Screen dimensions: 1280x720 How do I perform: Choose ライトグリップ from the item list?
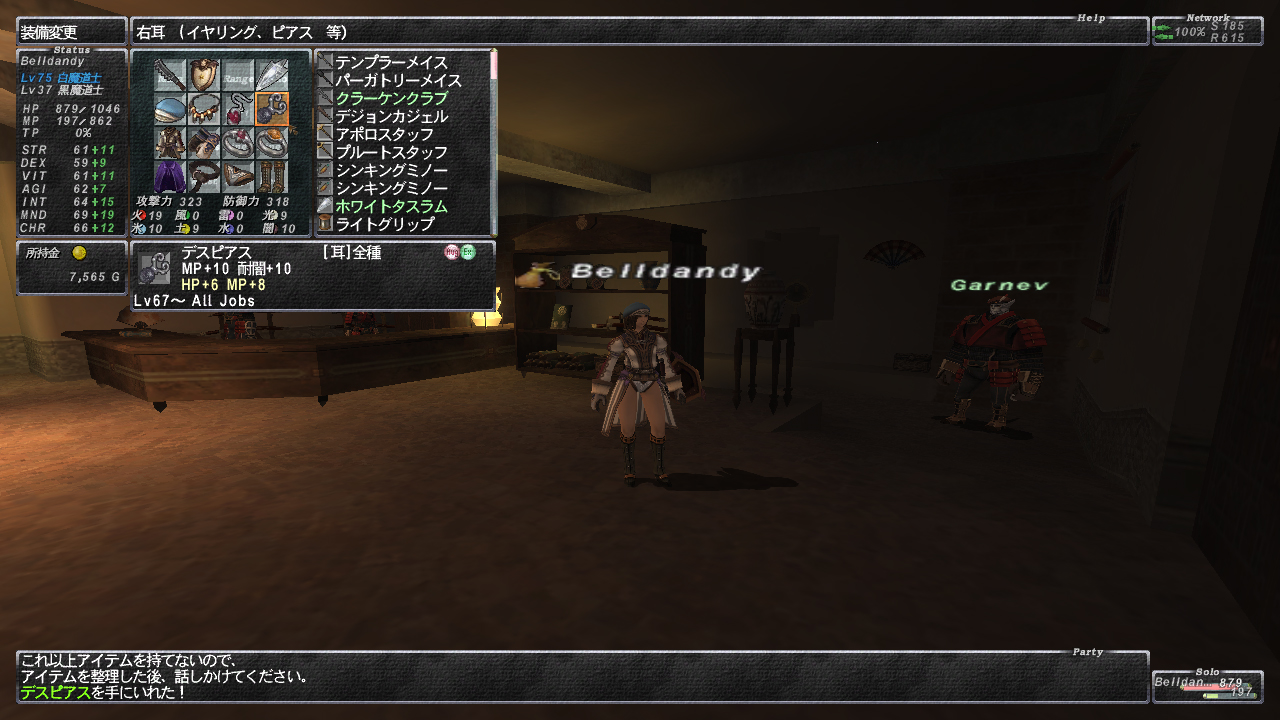(x=384, y=224)
